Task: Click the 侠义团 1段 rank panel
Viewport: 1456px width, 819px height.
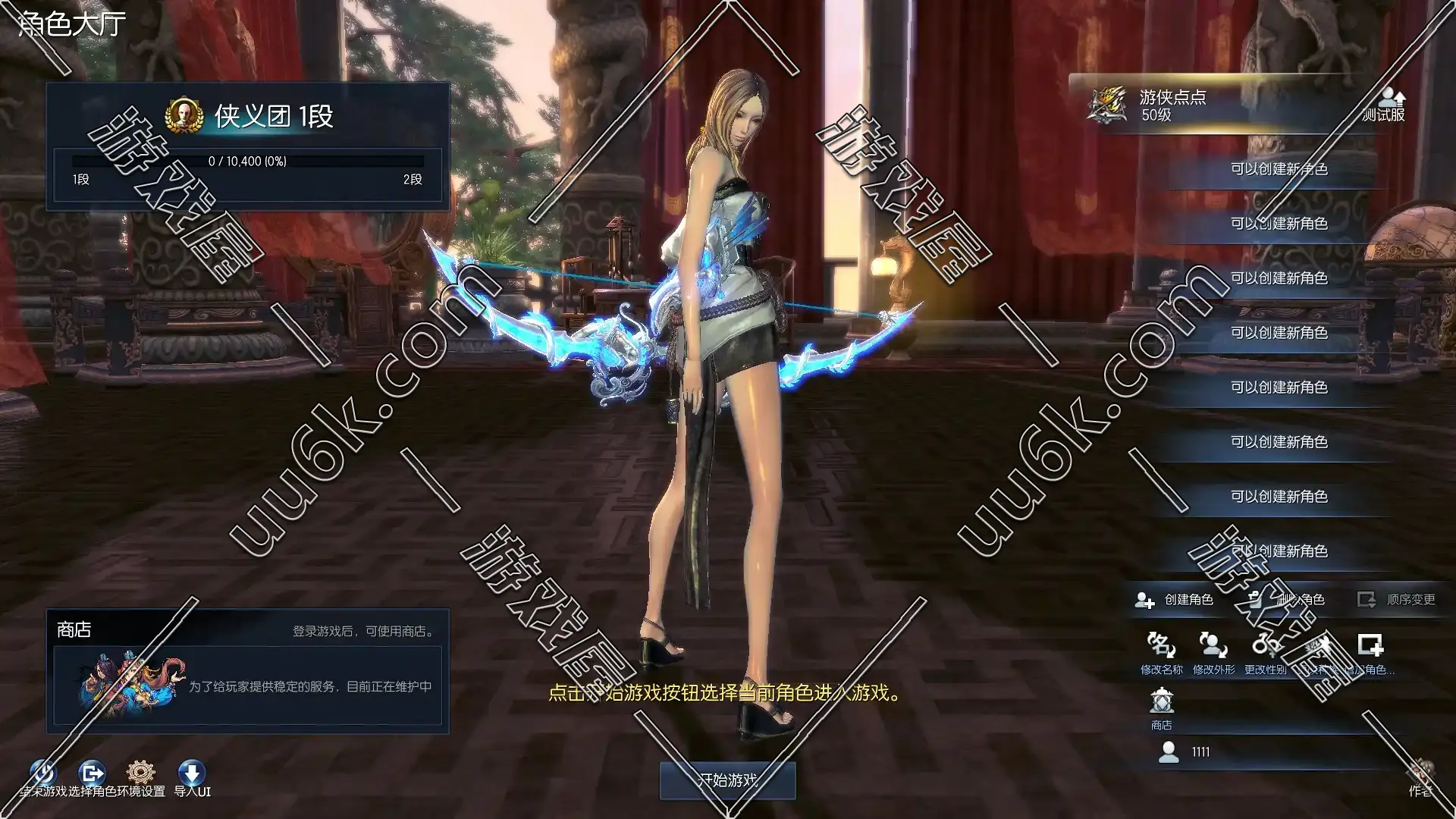Action: click(247, 146)
